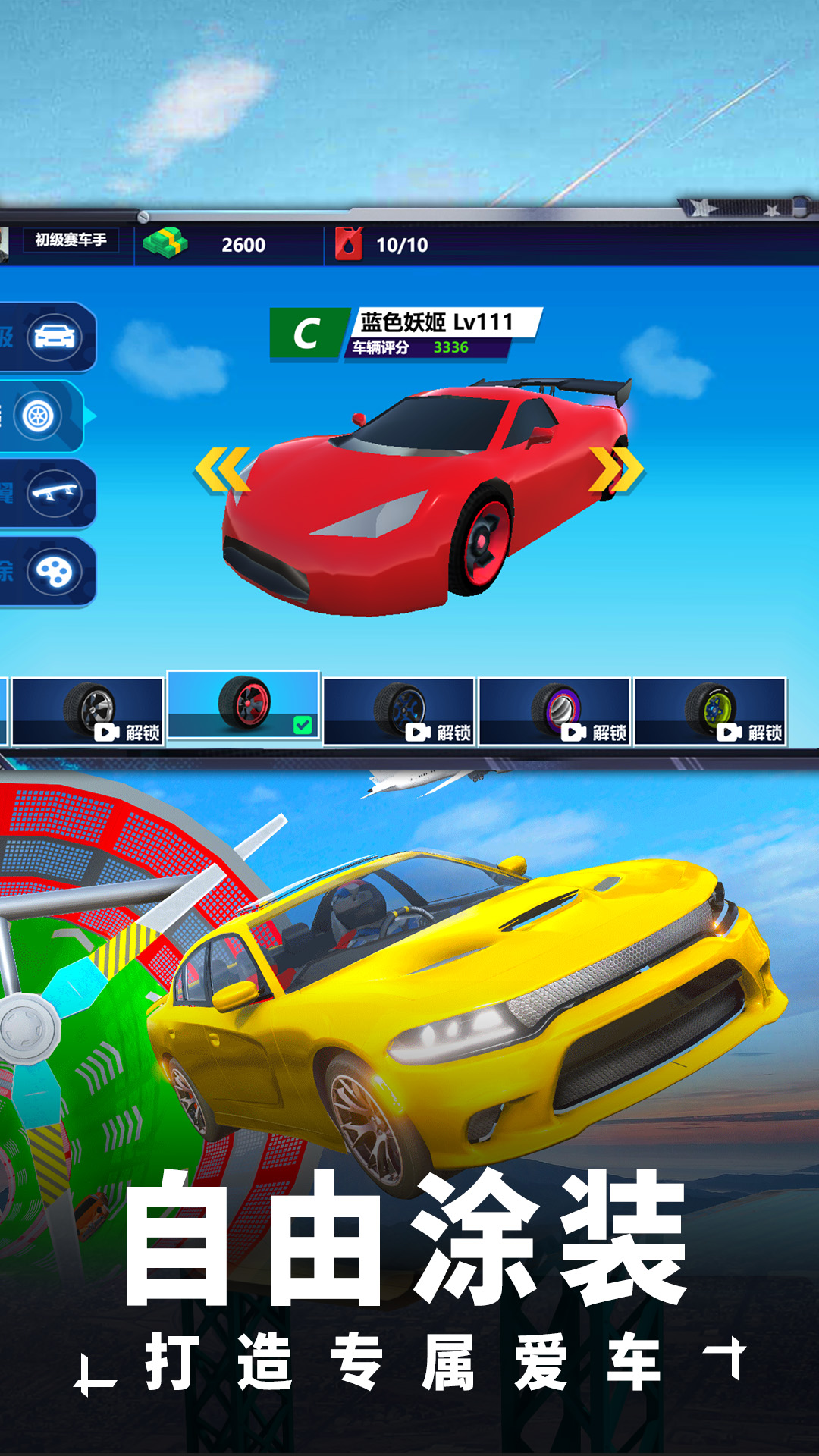Select the rear spoiler tab
The height and width of the screenshot is (1456, 819).
point(53,494)
